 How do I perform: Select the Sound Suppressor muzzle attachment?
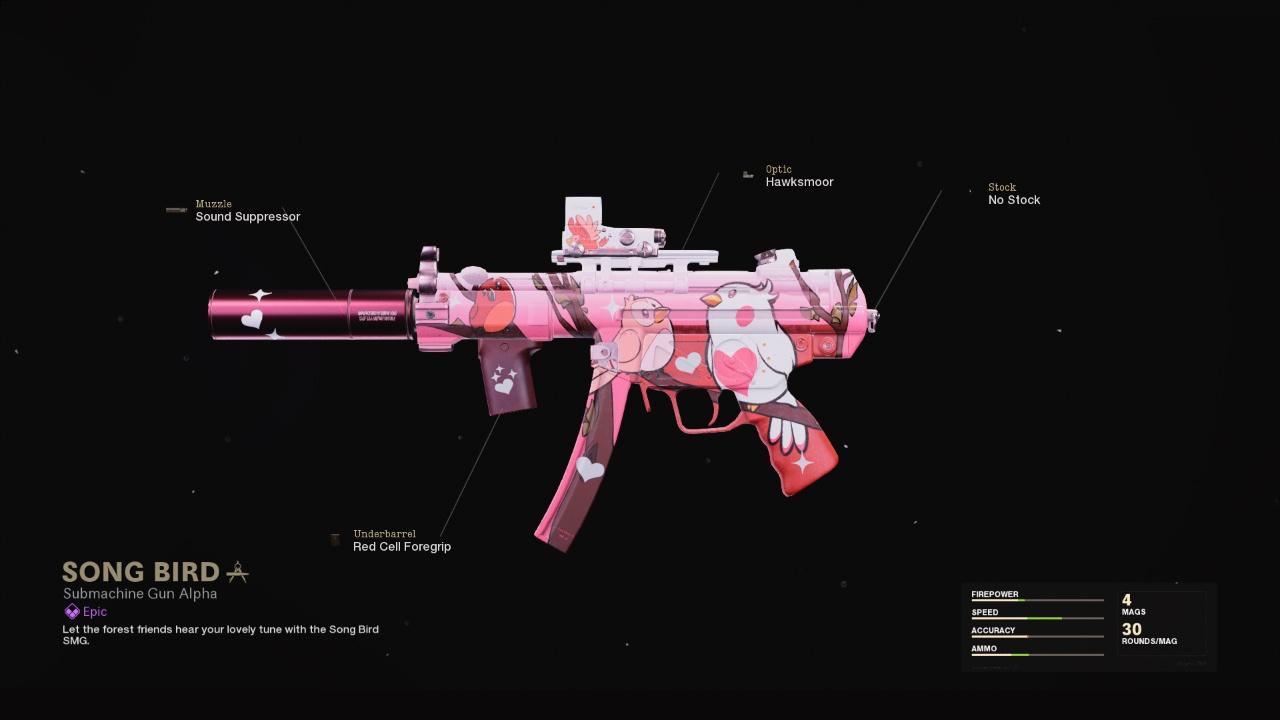click(x=247, y=216)
